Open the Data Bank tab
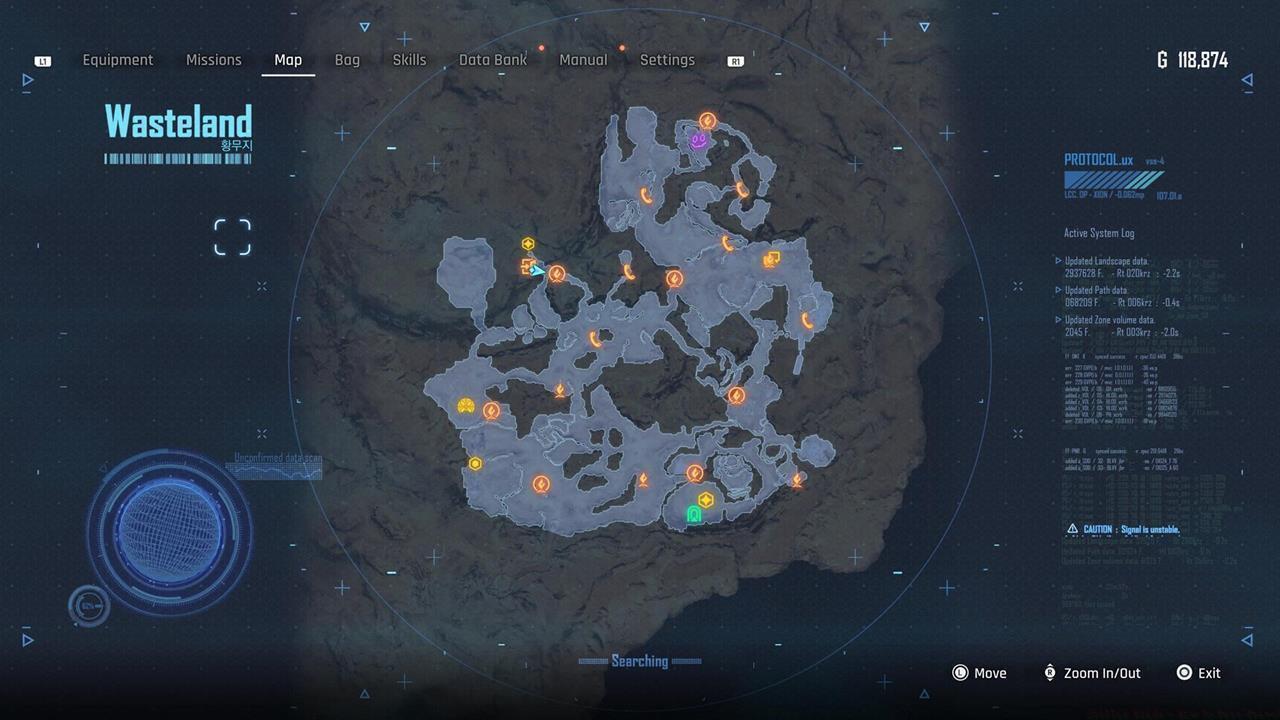Screen dimensions: 1280x720 492,60
